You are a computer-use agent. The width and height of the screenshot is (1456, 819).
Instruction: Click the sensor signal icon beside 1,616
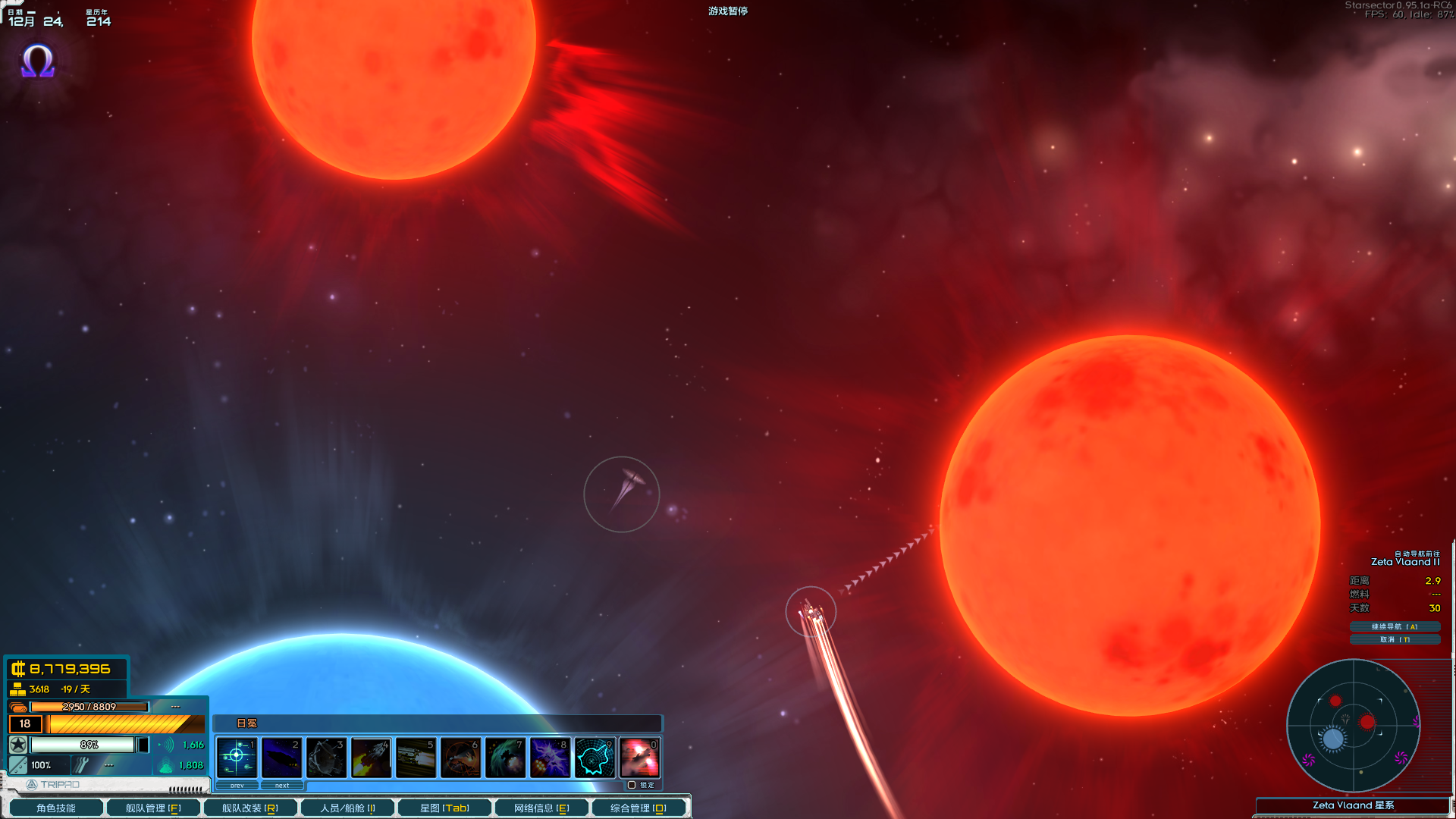168,745
